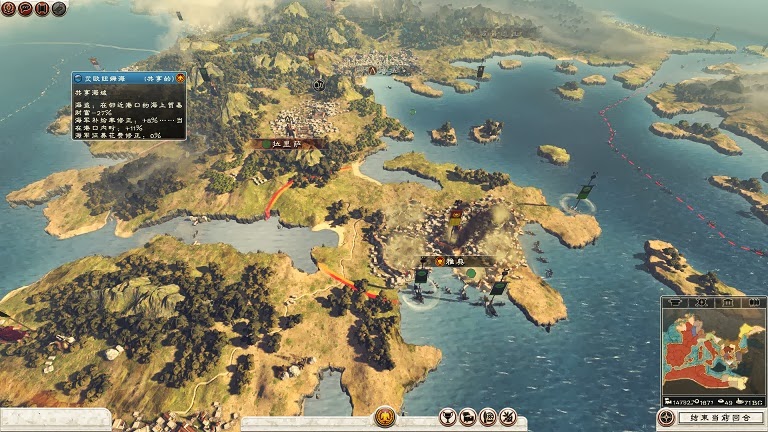768x432 pixels.
Task: Open the speech bubble advisor button
Action: (x=25, y=9)
